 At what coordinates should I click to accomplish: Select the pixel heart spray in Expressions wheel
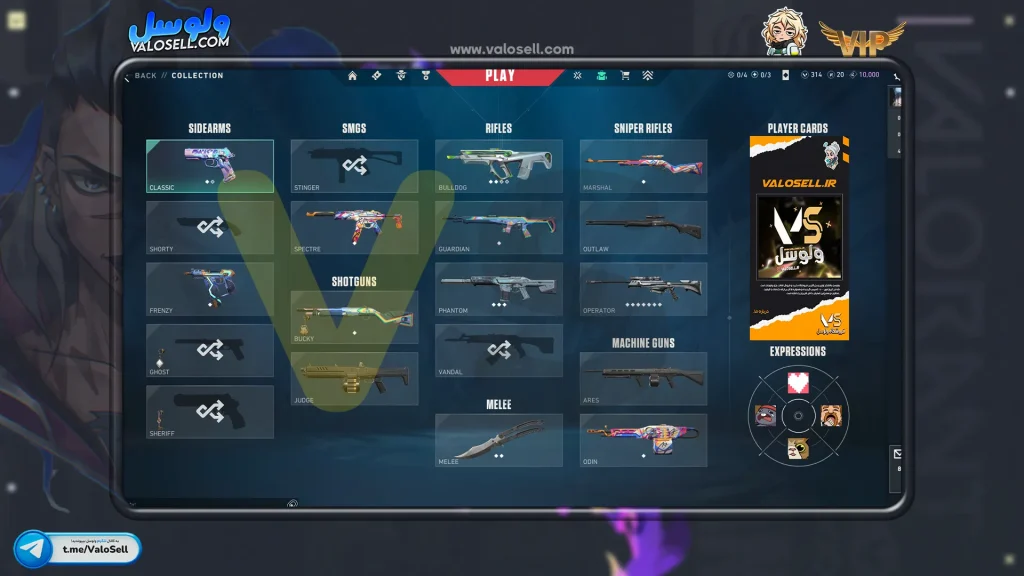tap(798, 382)
